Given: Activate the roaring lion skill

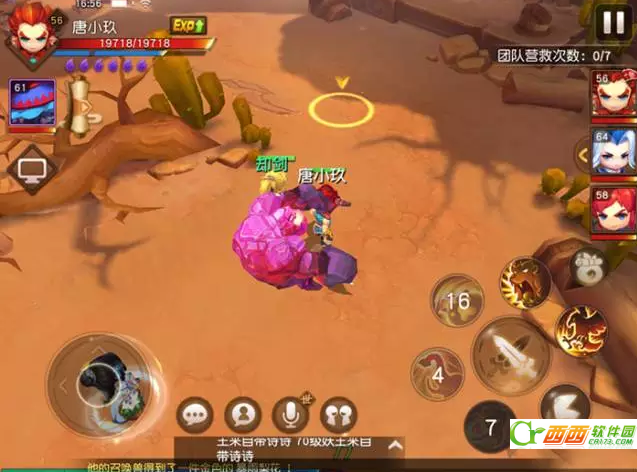Looking at the screenshot, I should pyautogui.click(x=525, y=283).
